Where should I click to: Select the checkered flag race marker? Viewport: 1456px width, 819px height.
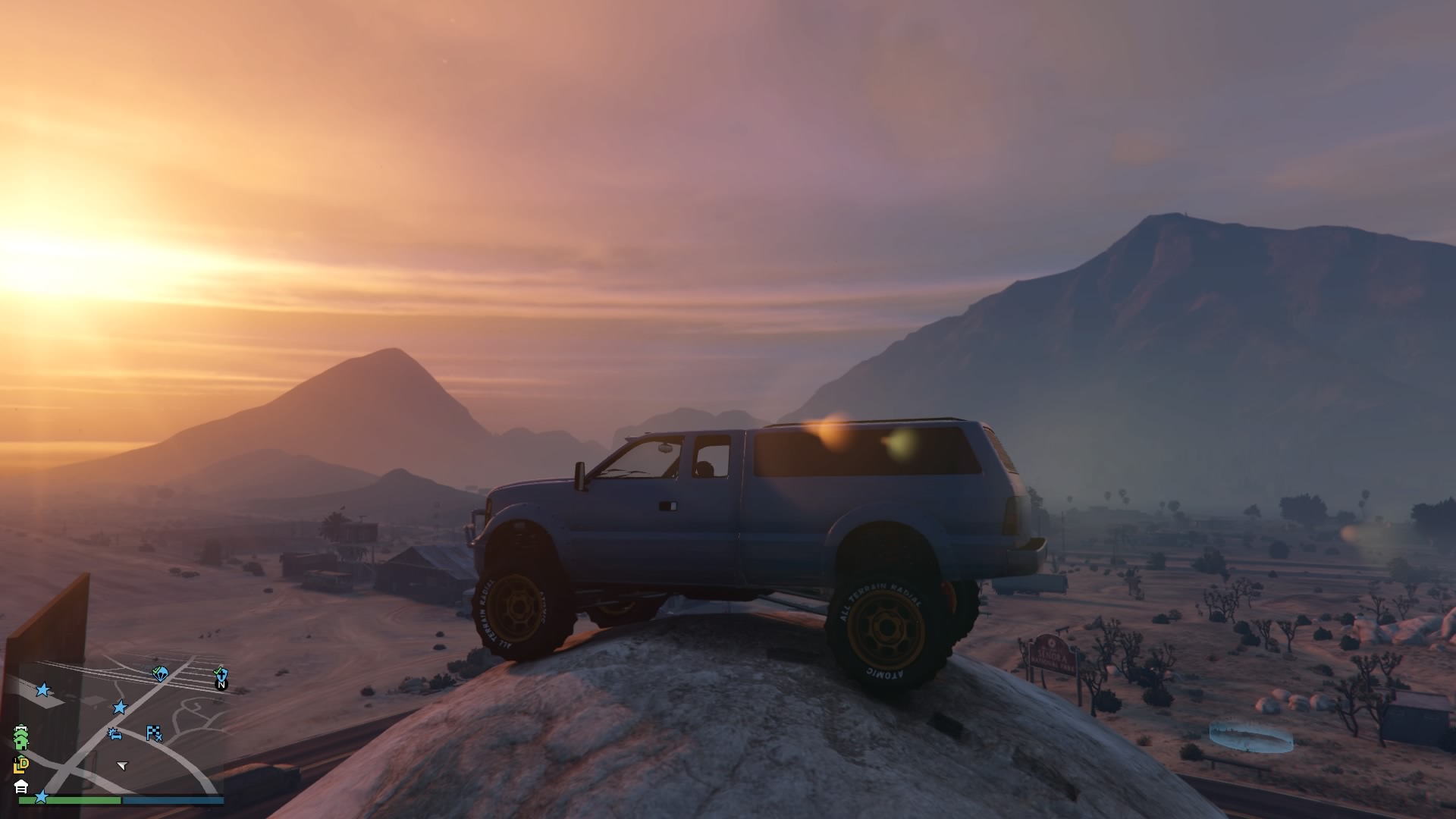coord(154,733)
